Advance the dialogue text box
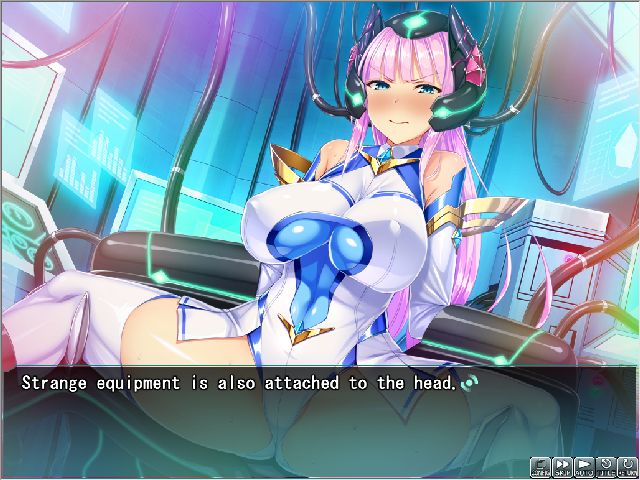 tap(320, 410)
